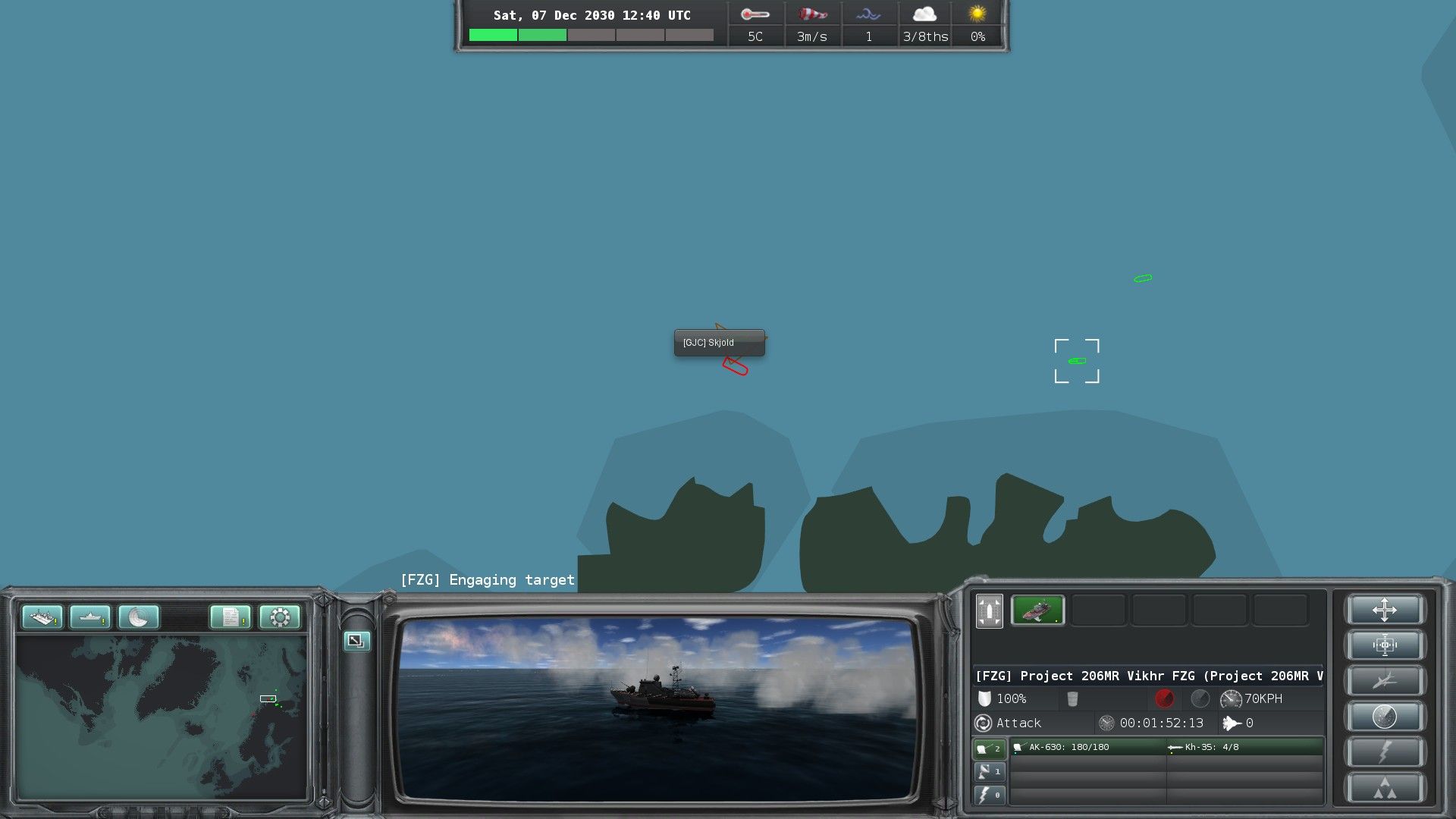
Task: Switch to the weapons tab
Action: (x=989, y=748)
